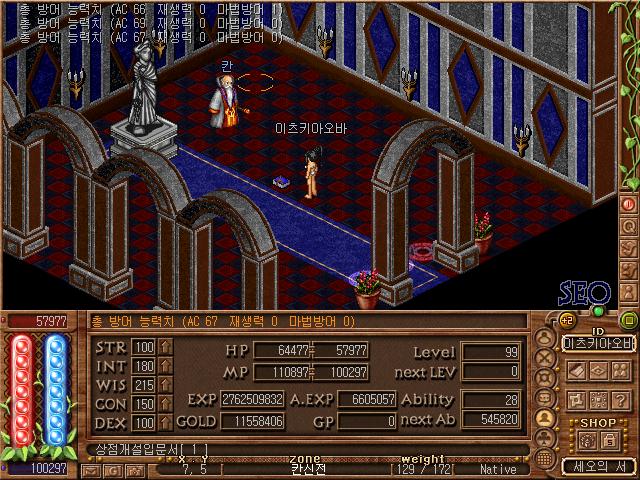This screenshot has width=640, height=480.
Task: Toggle the green square corner button
Action: [x=627, y=320]
